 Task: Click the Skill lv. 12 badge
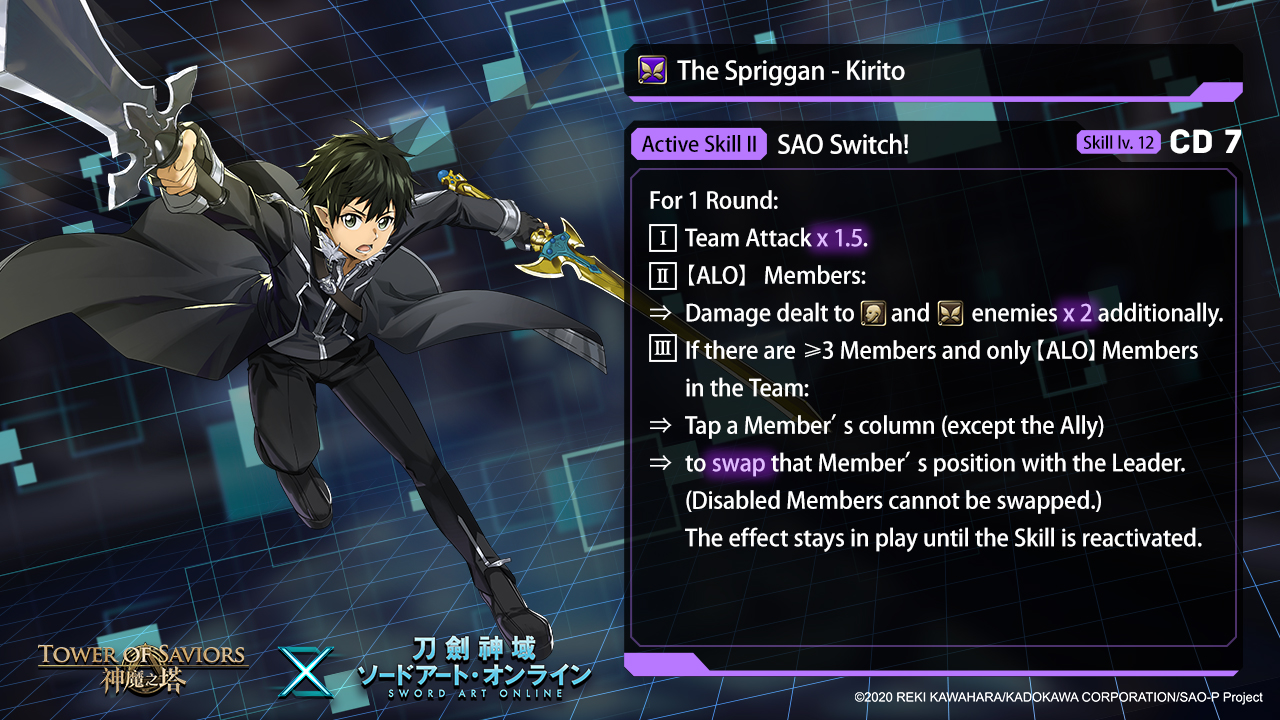pyautogui.click(x=1119, y=143)
